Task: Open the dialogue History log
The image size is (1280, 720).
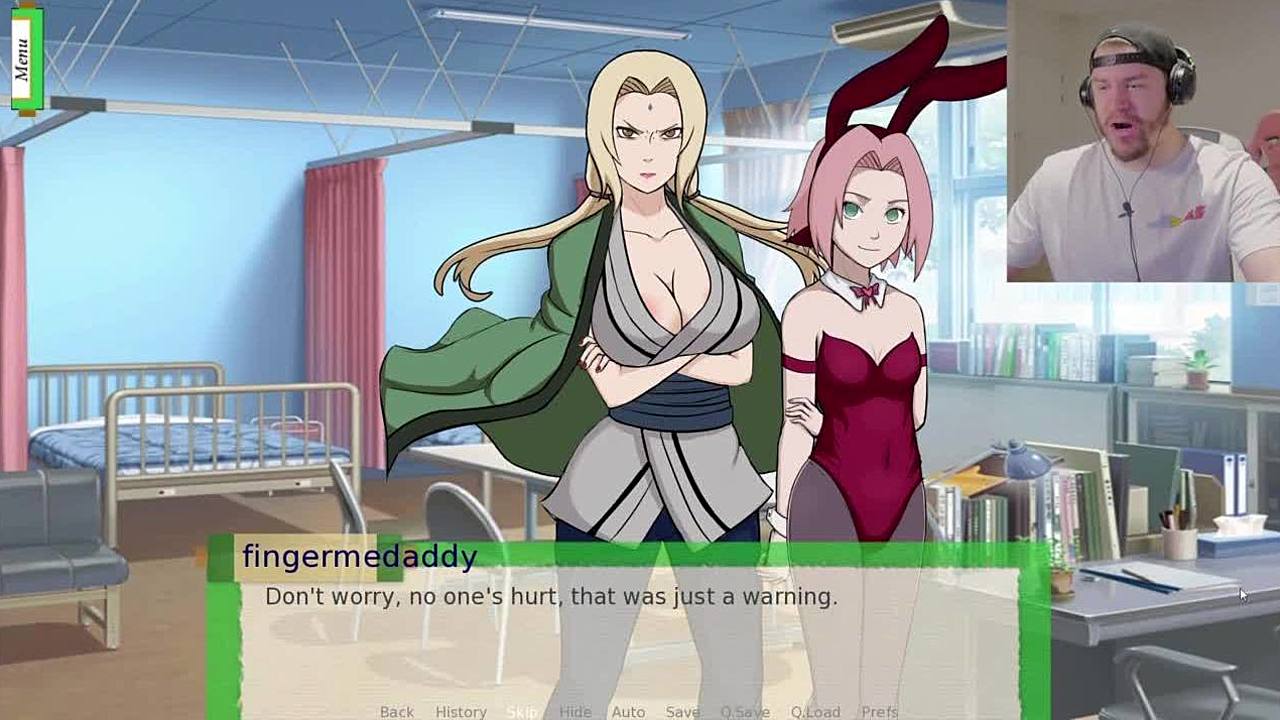Action: tap(460, 711)
